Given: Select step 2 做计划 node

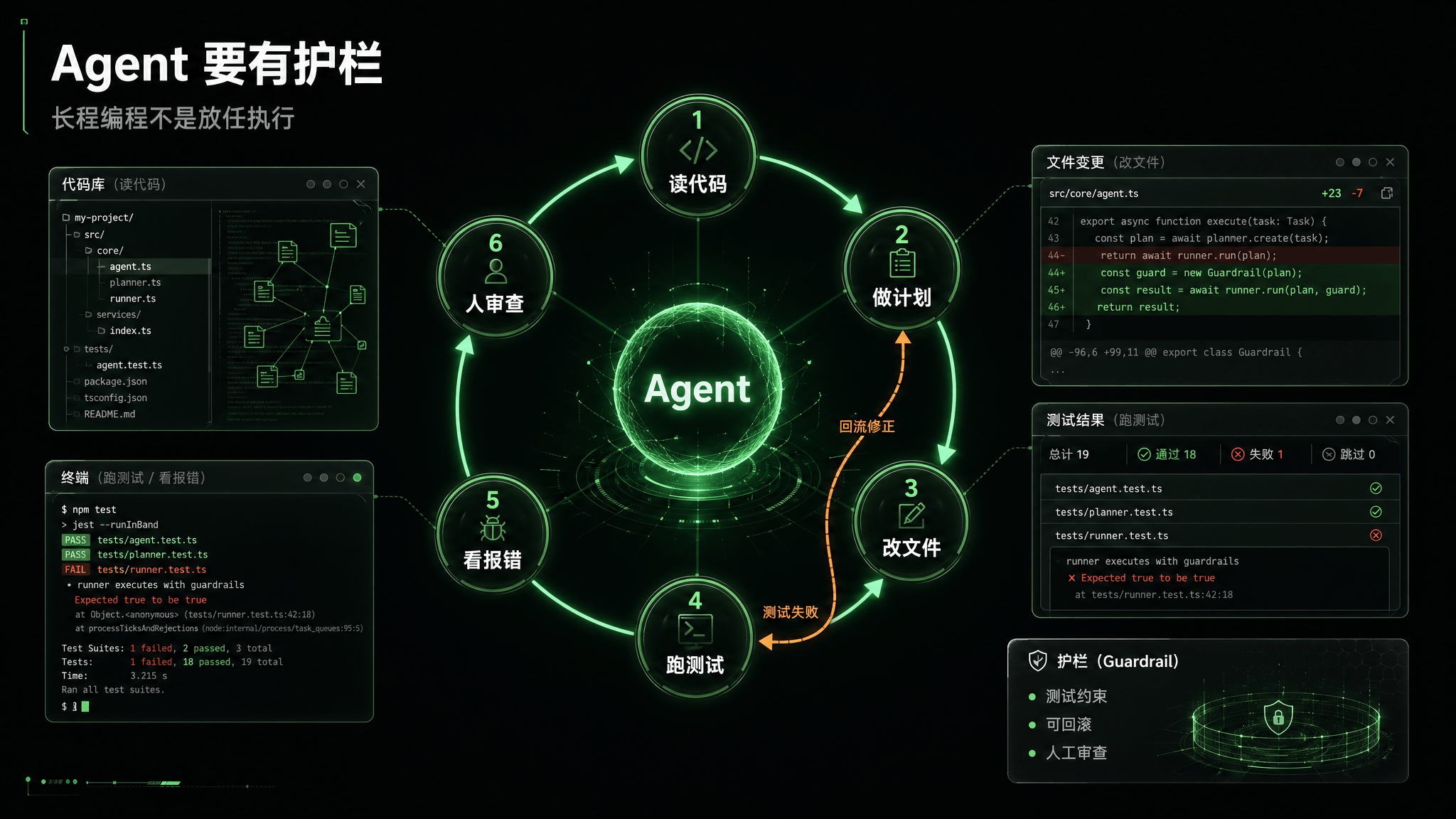Looking at the screenshot, I should (901, 268).
